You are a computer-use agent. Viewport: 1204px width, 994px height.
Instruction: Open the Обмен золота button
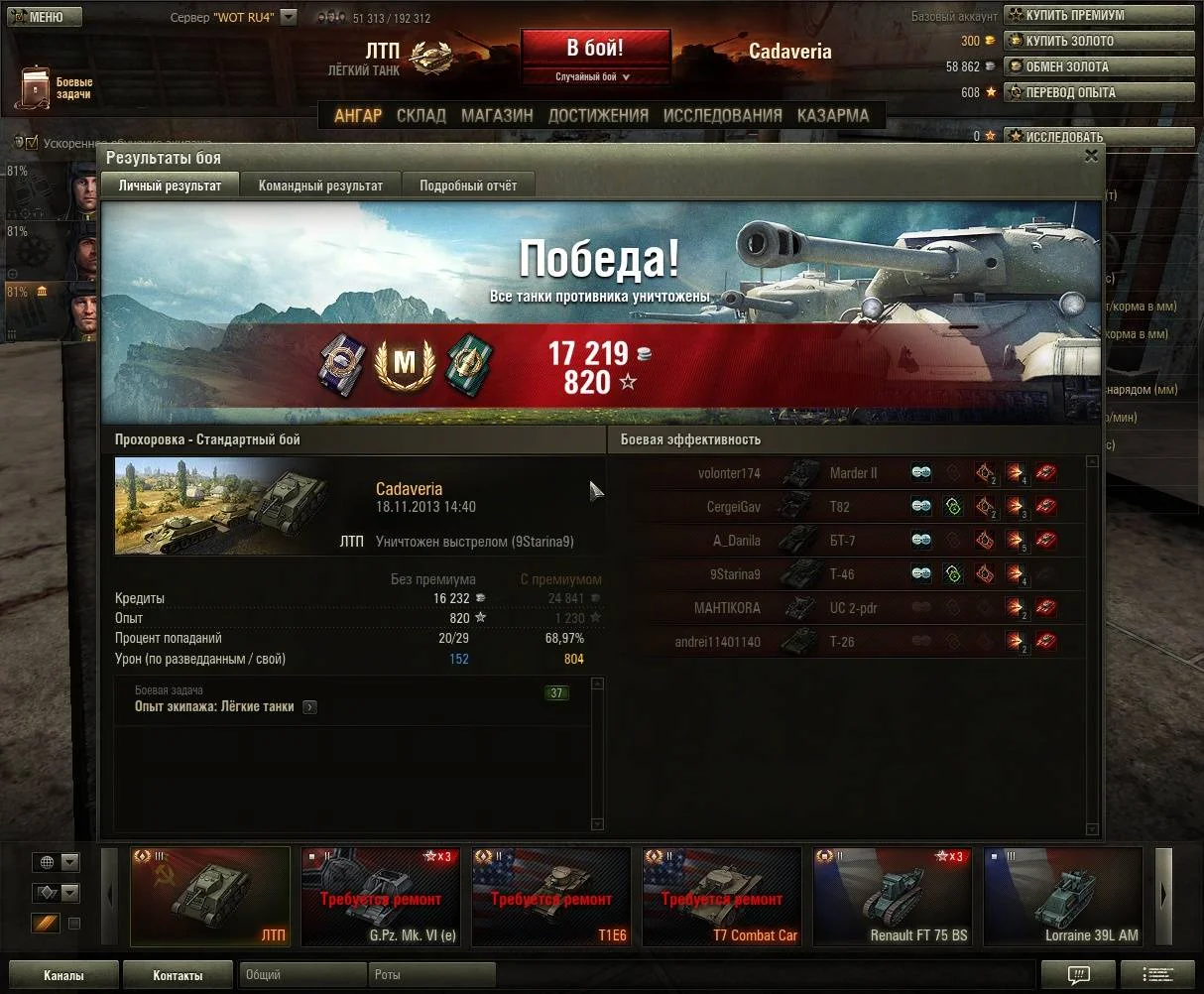1099,66
